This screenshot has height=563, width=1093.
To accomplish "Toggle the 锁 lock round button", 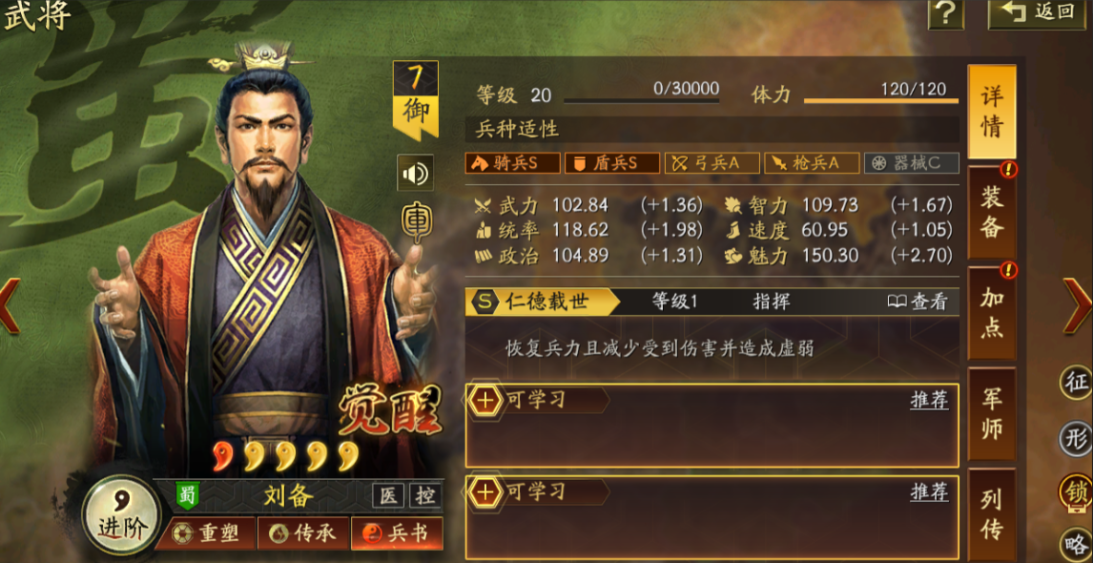I will click(x=1076, y=491).
